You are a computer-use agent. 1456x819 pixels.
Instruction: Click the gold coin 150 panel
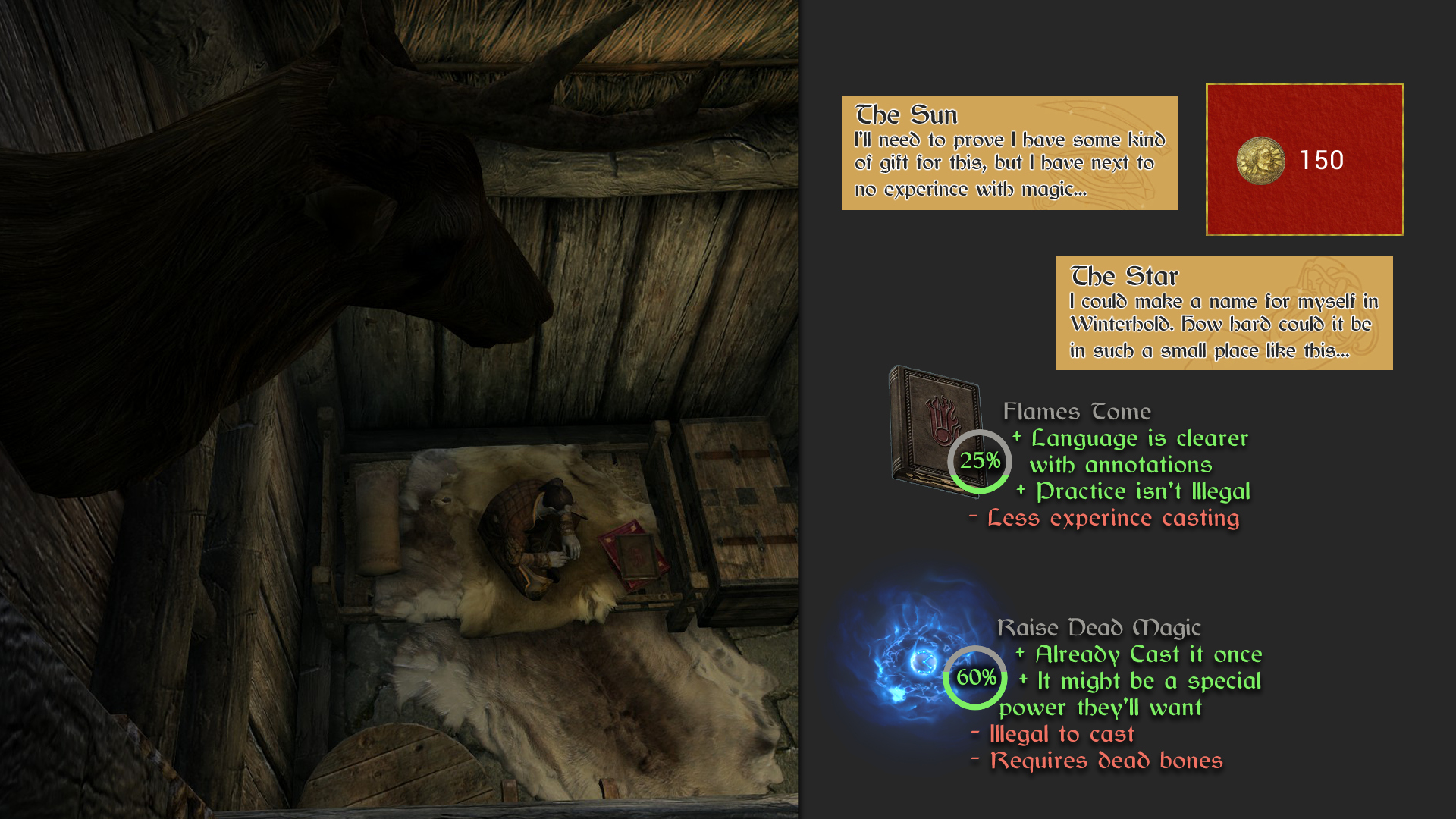(x=1304, y=159)
